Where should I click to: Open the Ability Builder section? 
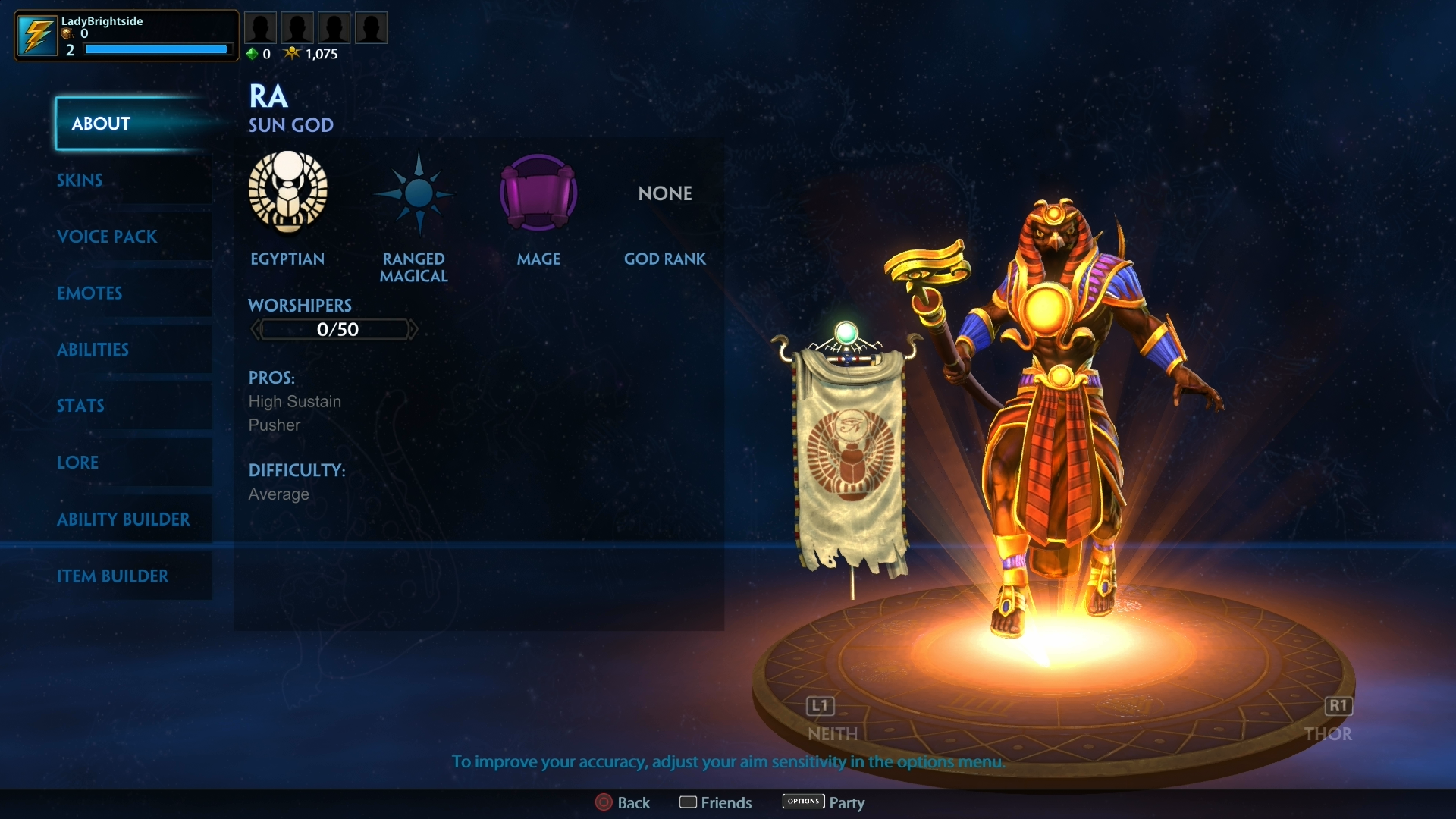[124, 519]
